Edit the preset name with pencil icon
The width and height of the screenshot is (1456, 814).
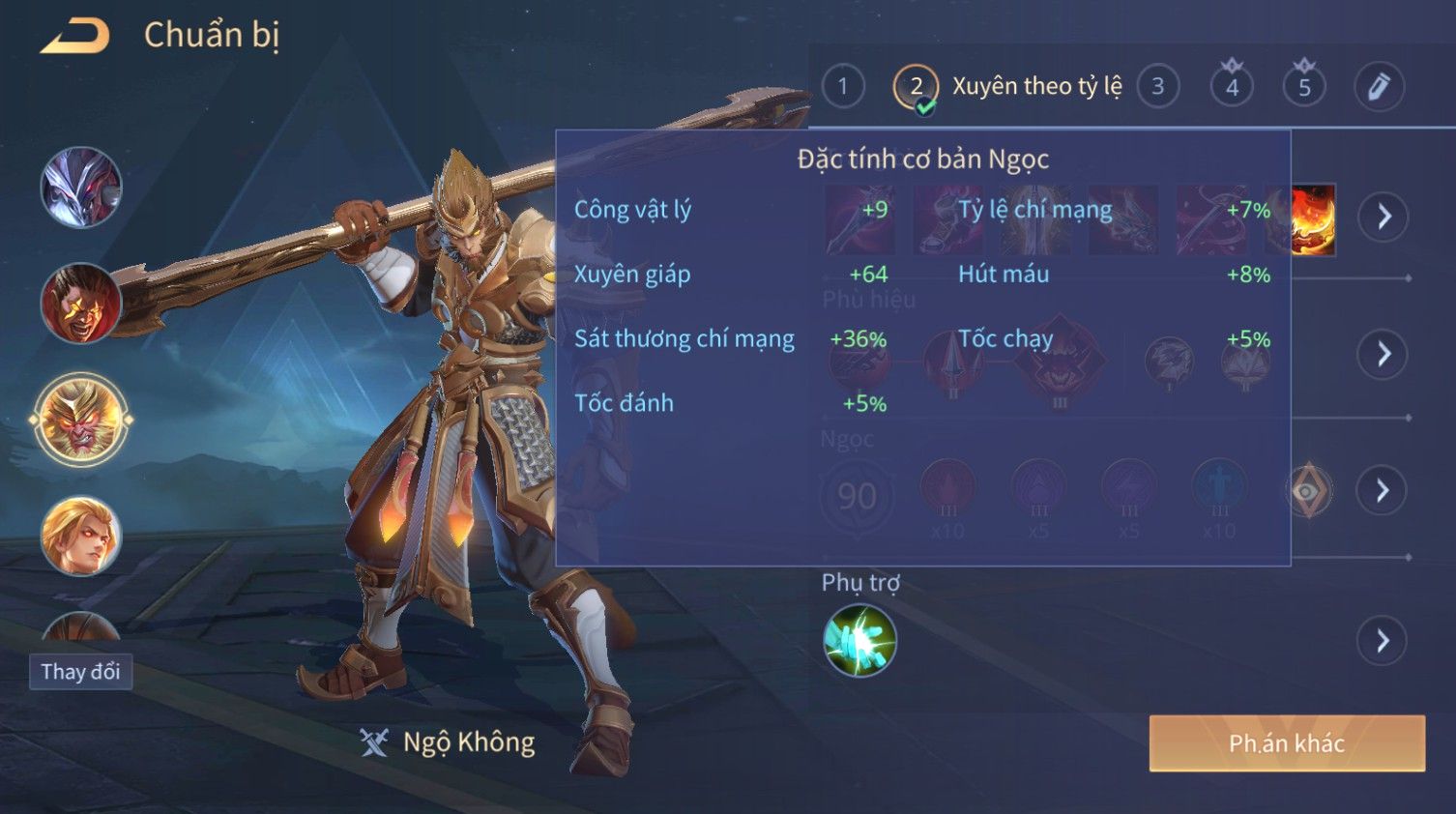[1379, 87]
